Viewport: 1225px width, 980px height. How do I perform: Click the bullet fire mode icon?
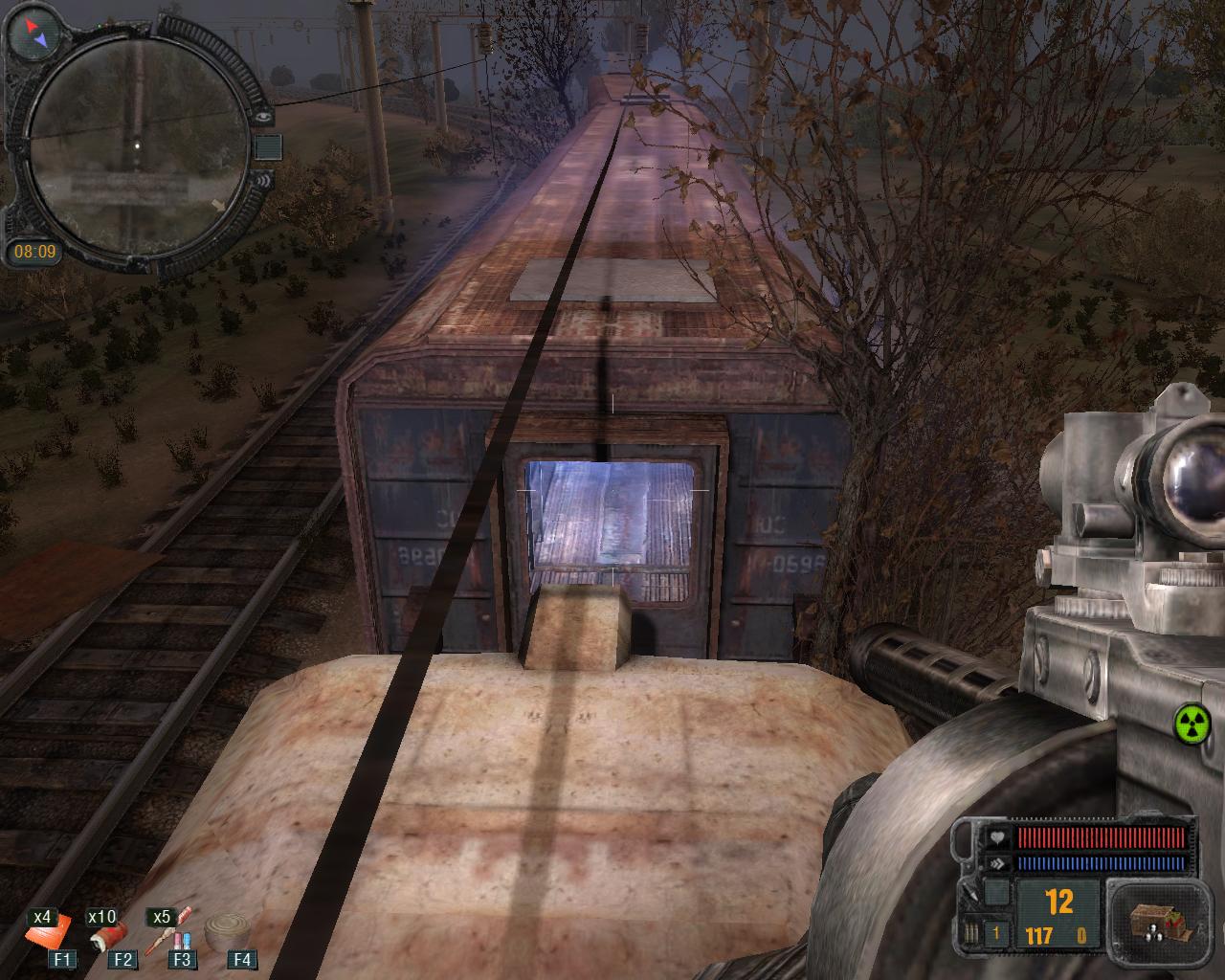tap(972, 935)
